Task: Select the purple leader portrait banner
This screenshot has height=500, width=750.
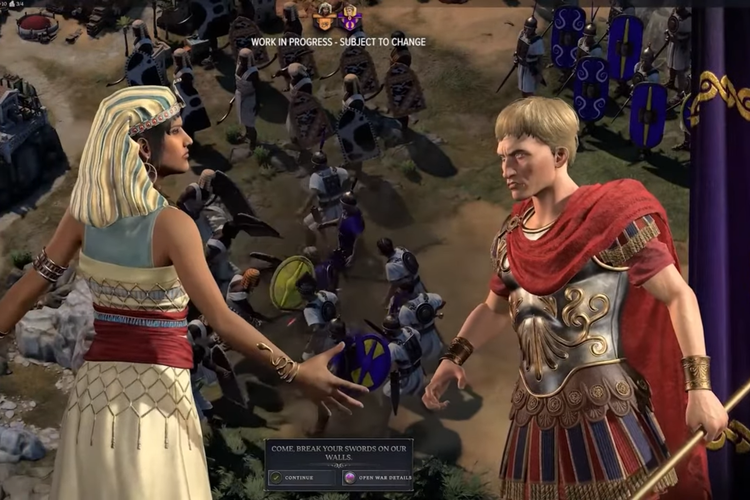Action: (350, 17)
